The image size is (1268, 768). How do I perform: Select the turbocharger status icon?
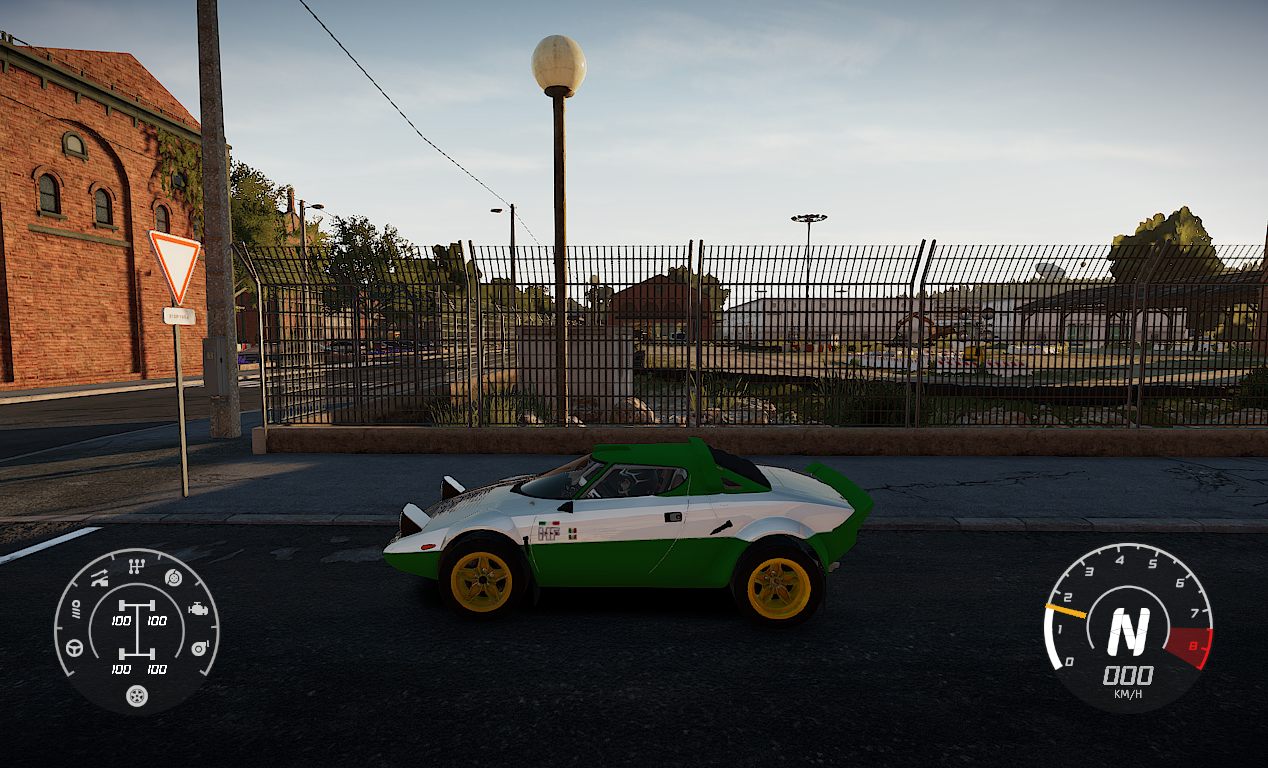coord(199,648)
